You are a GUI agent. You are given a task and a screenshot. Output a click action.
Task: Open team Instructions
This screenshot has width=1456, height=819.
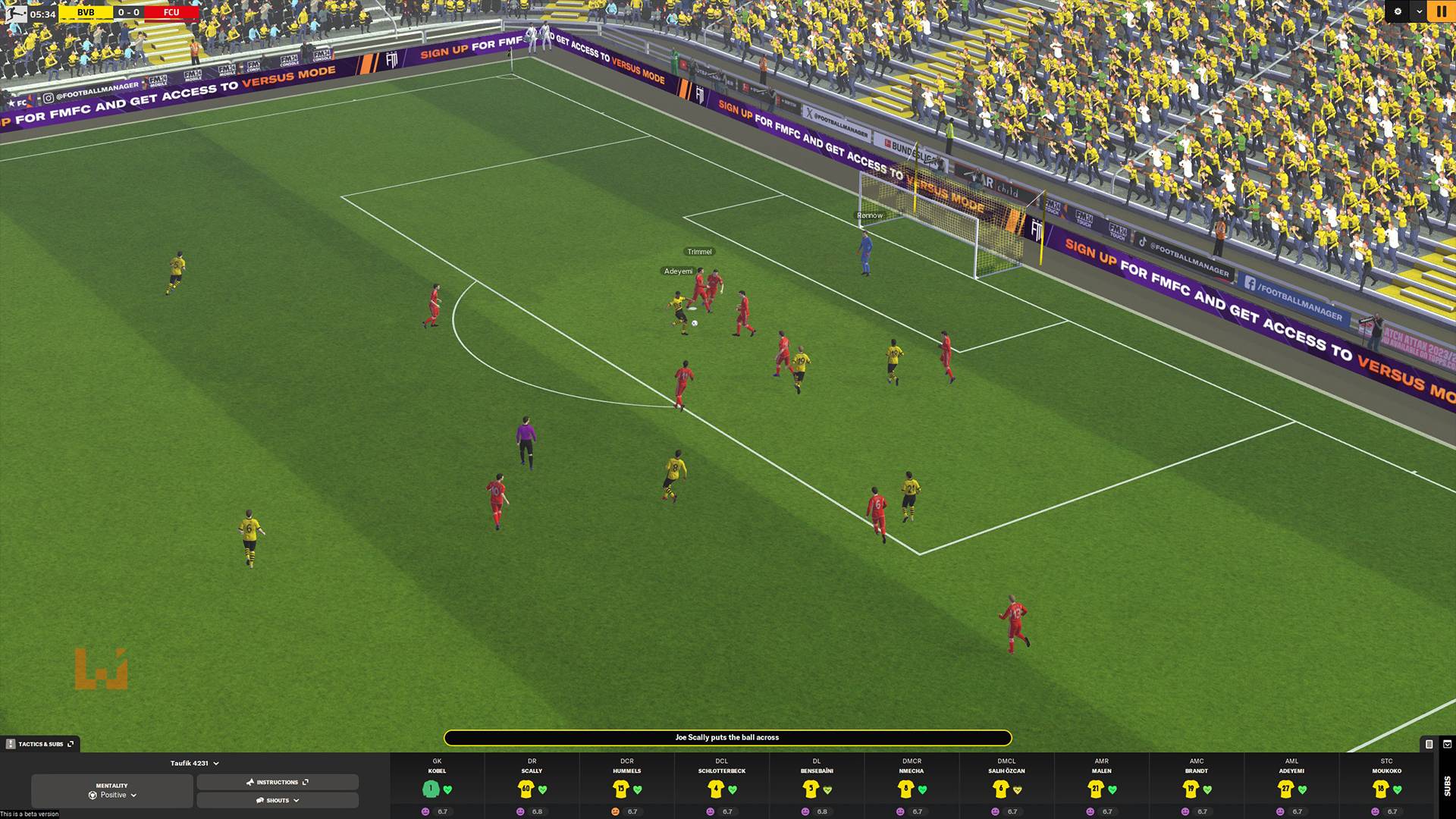tap(278, 782)
